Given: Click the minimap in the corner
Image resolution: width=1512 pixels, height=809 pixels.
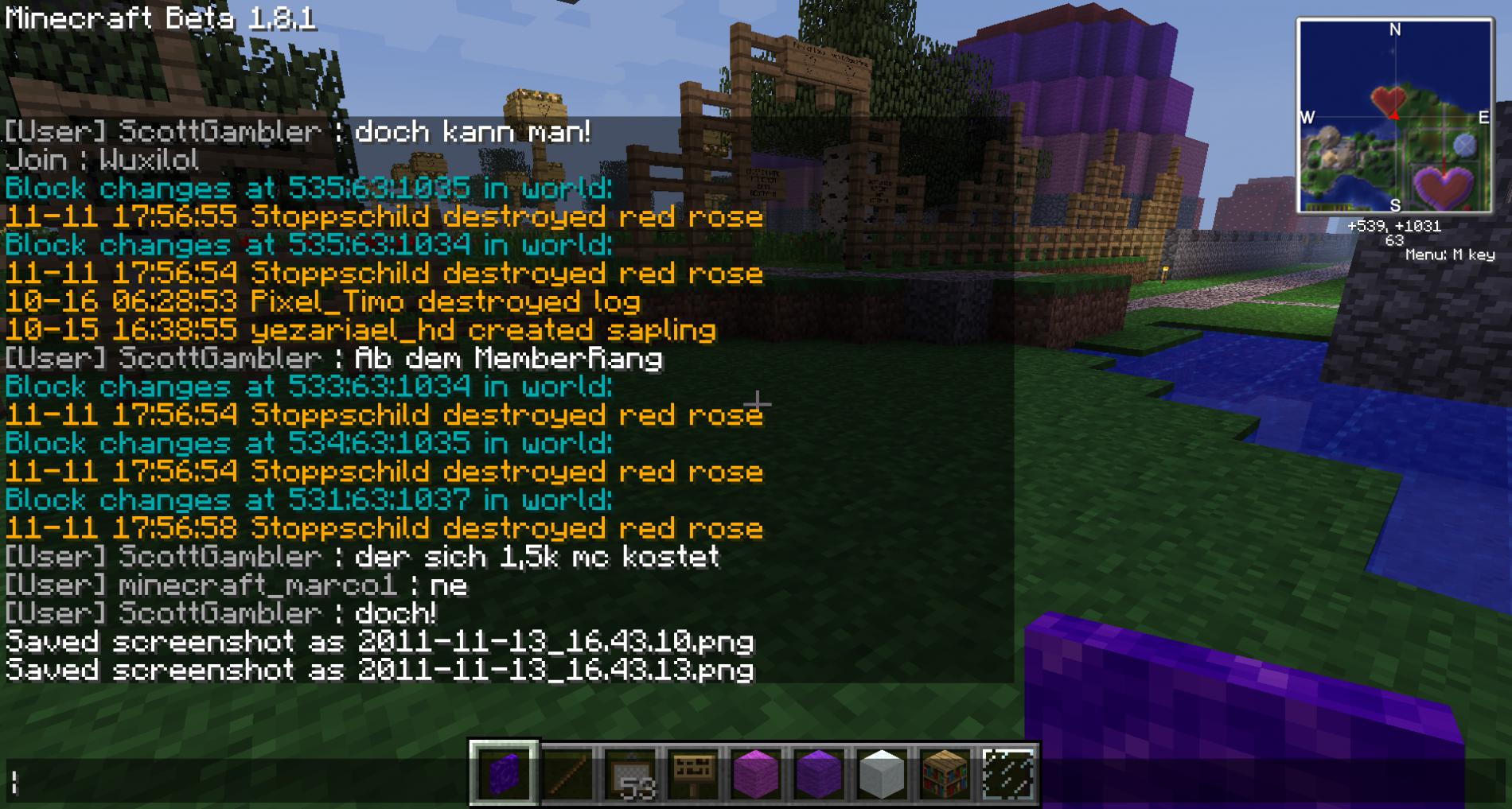Looking at the screenshot, I should tap(1394, 117).
